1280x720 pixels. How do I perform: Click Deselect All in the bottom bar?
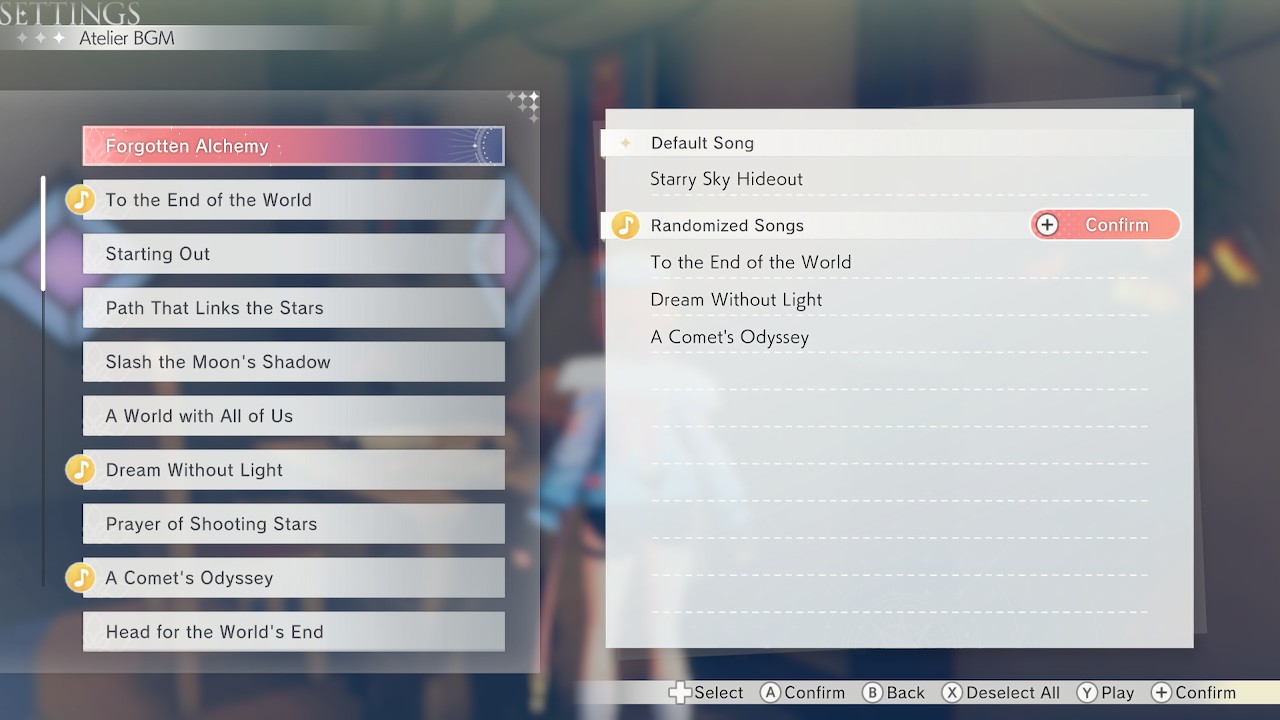[x=1000, y=692]
